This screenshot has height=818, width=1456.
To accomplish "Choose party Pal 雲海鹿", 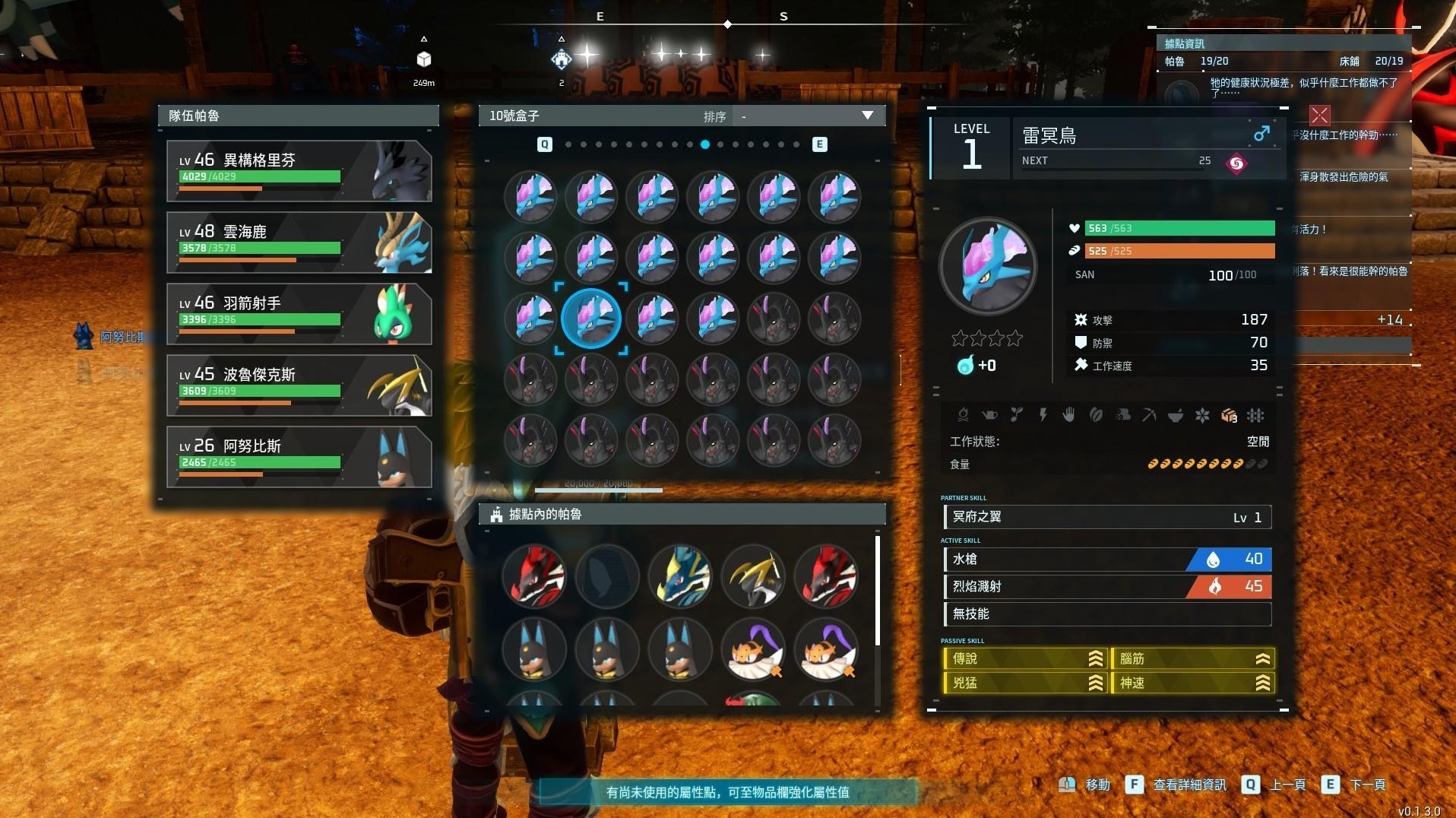I will [x=299, y=243].
